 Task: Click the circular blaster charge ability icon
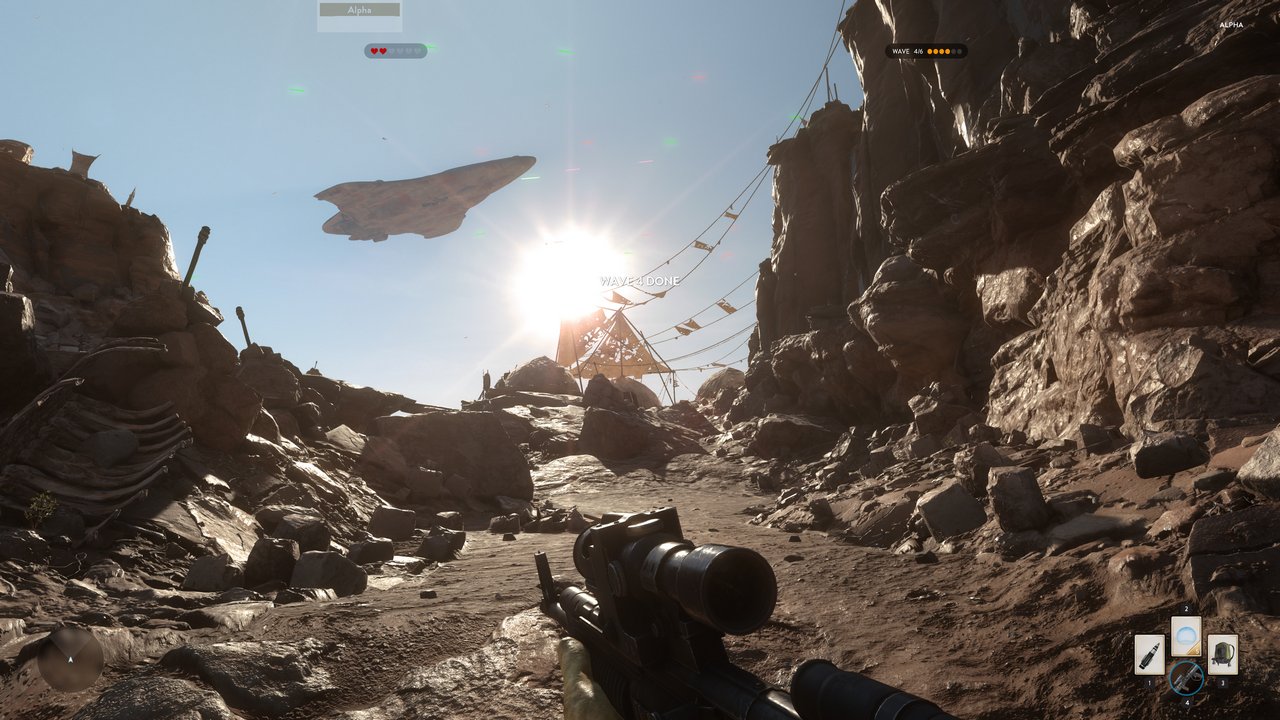(x=1187, y=678)
